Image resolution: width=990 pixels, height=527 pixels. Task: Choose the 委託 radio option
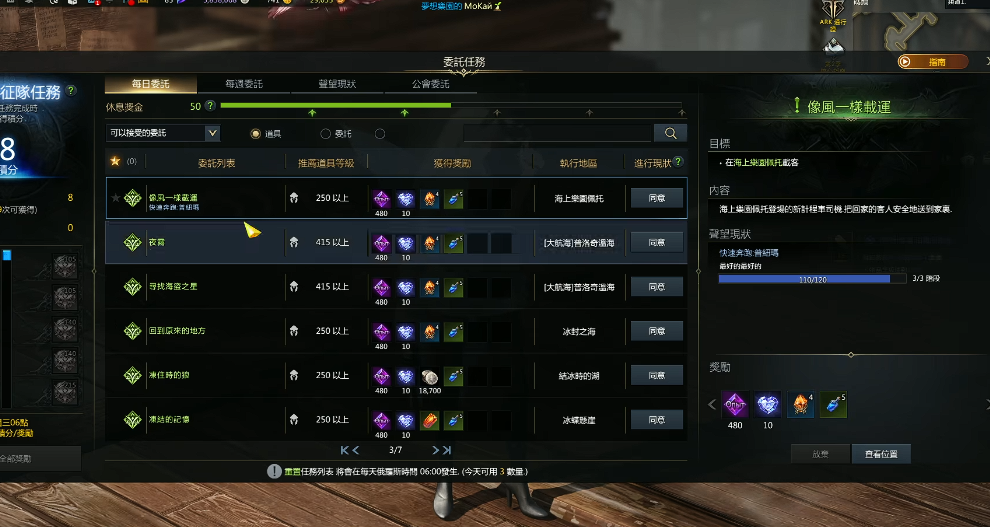point(326,133)
